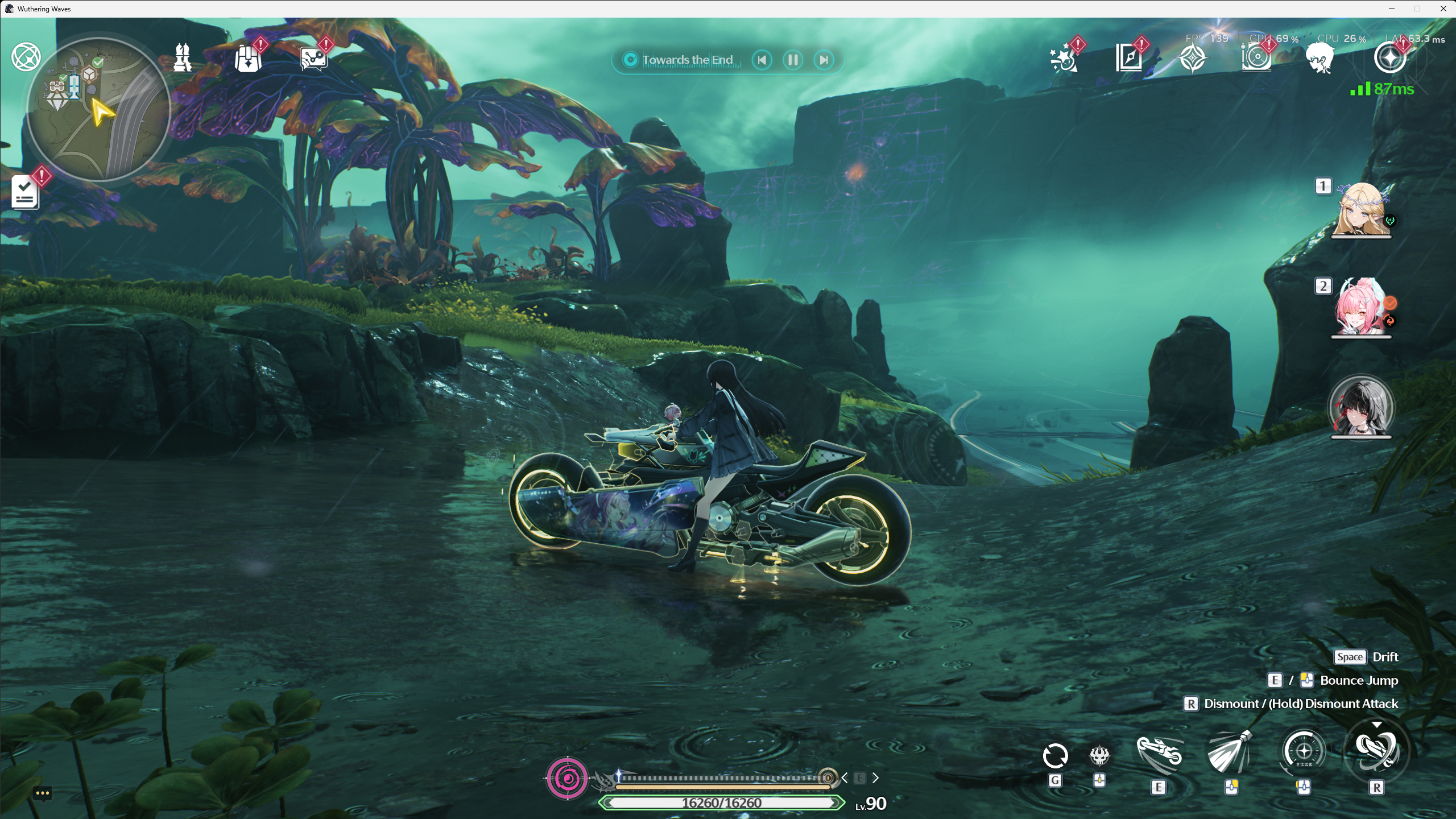Pause the Towards the End track
The width and height of the screenshot is (1456, 819).
(x=793, y=60)
